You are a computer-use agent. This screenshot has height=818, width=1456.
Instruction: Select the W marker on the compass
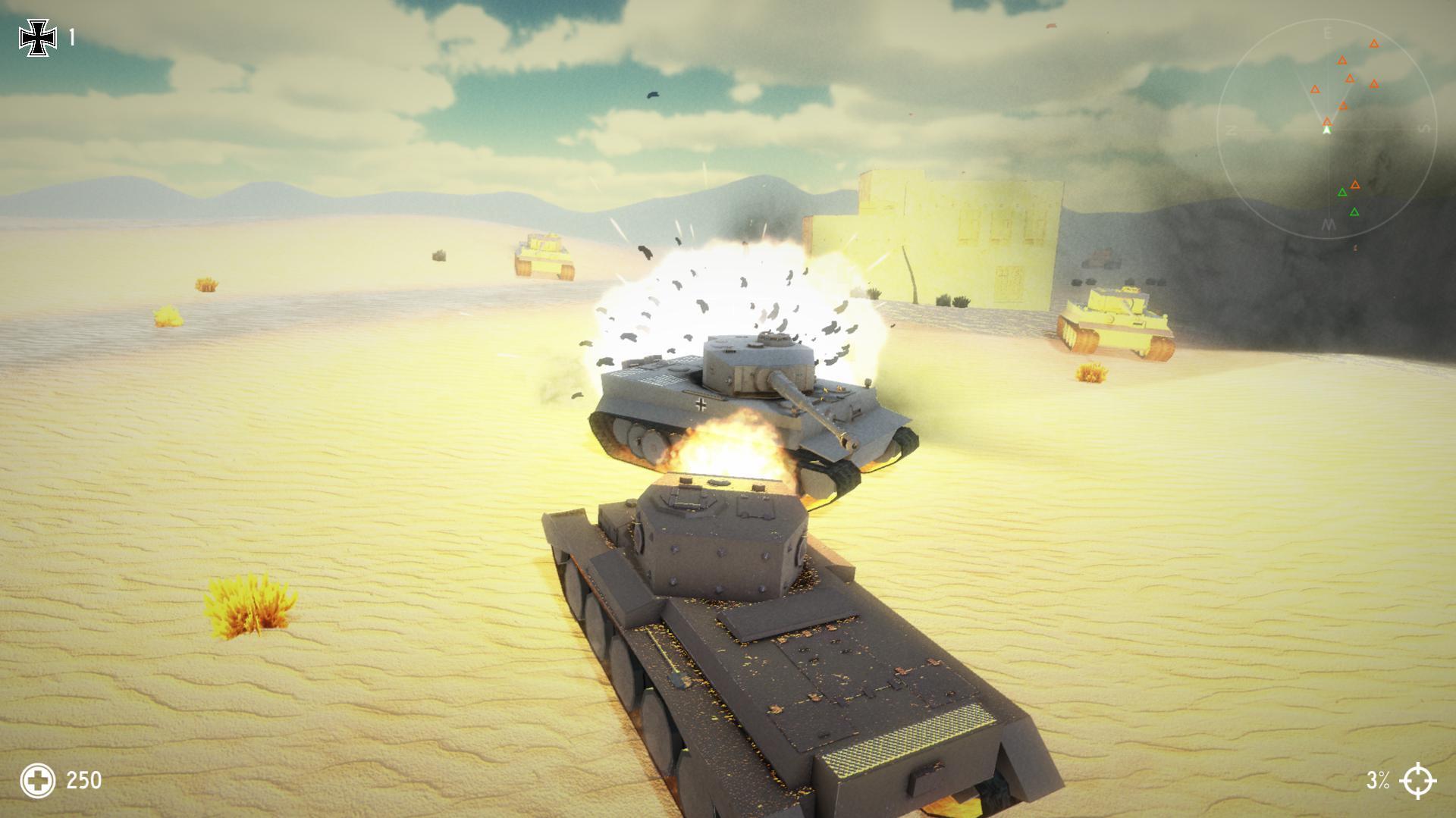(1328, 224)
